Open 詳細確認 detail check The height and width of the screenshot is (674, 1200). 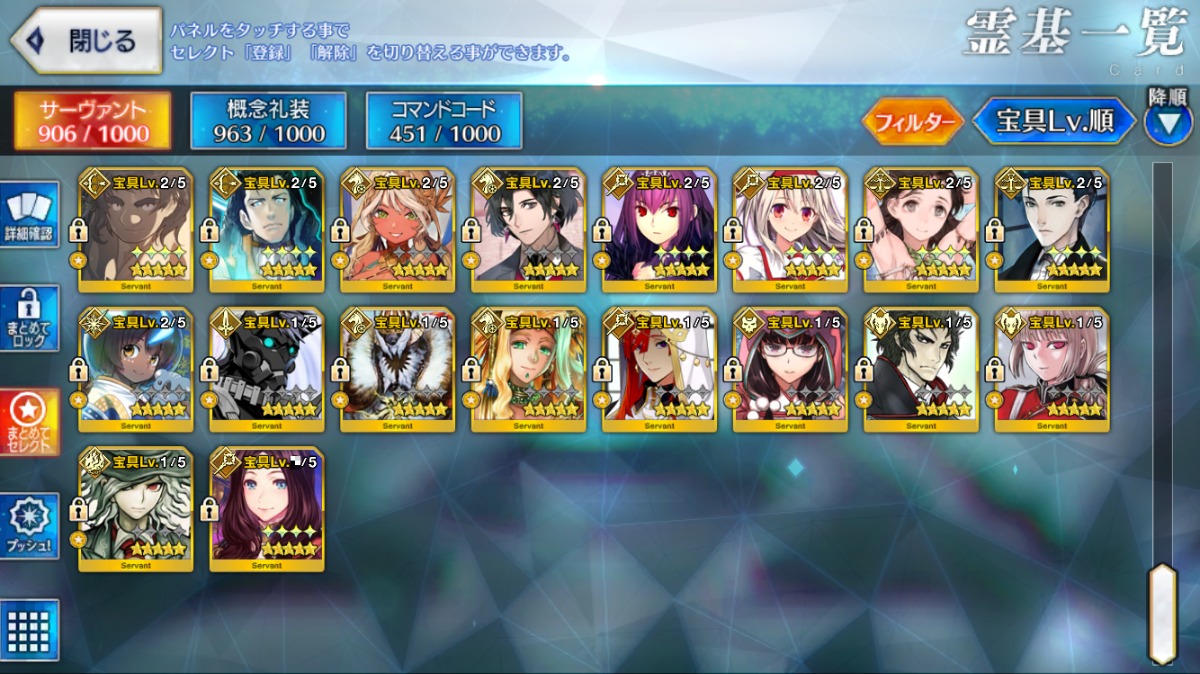pos(29,214)
